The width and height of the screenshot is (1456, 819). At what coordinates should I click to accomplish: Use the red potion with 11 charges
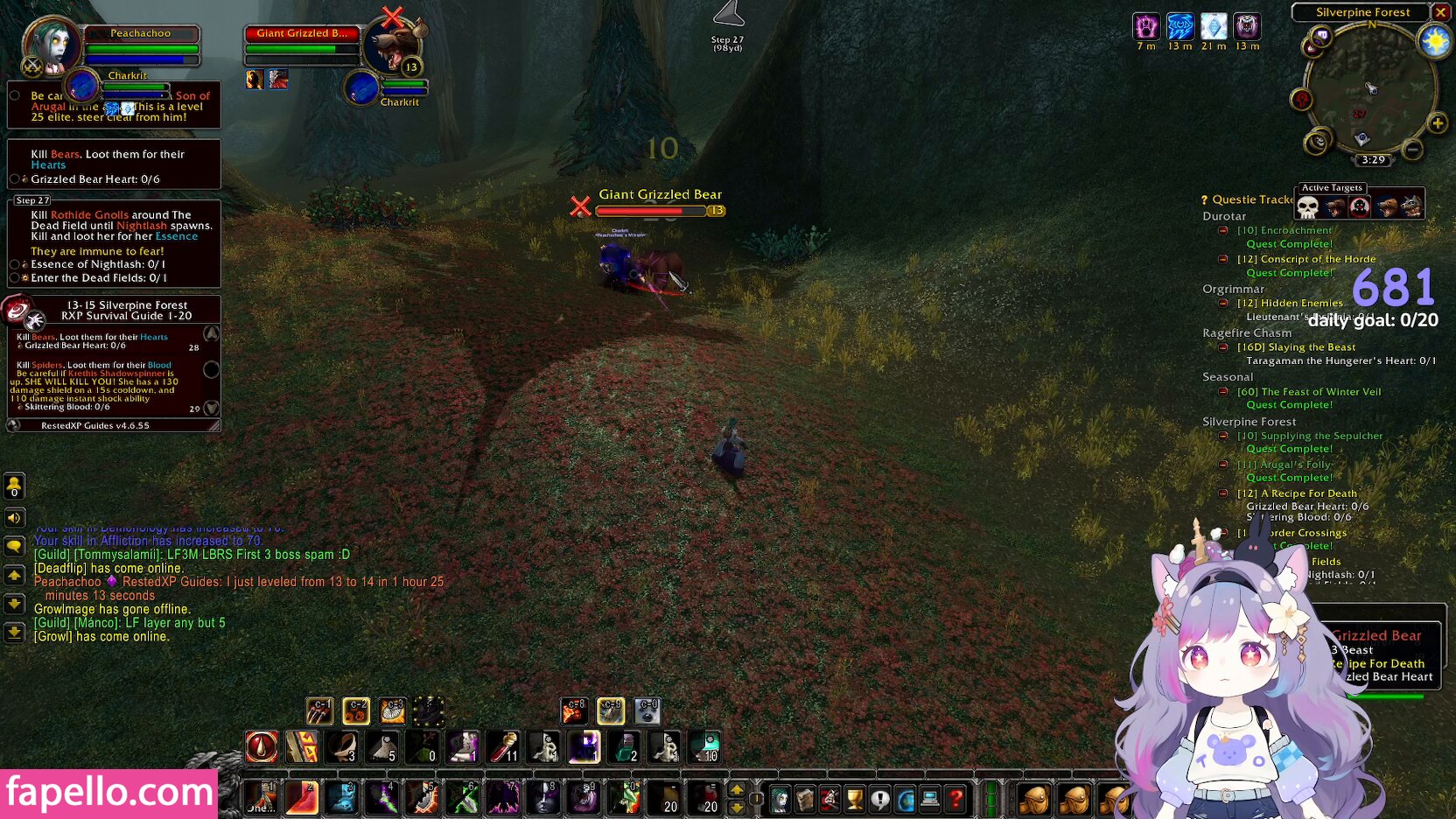503,747
